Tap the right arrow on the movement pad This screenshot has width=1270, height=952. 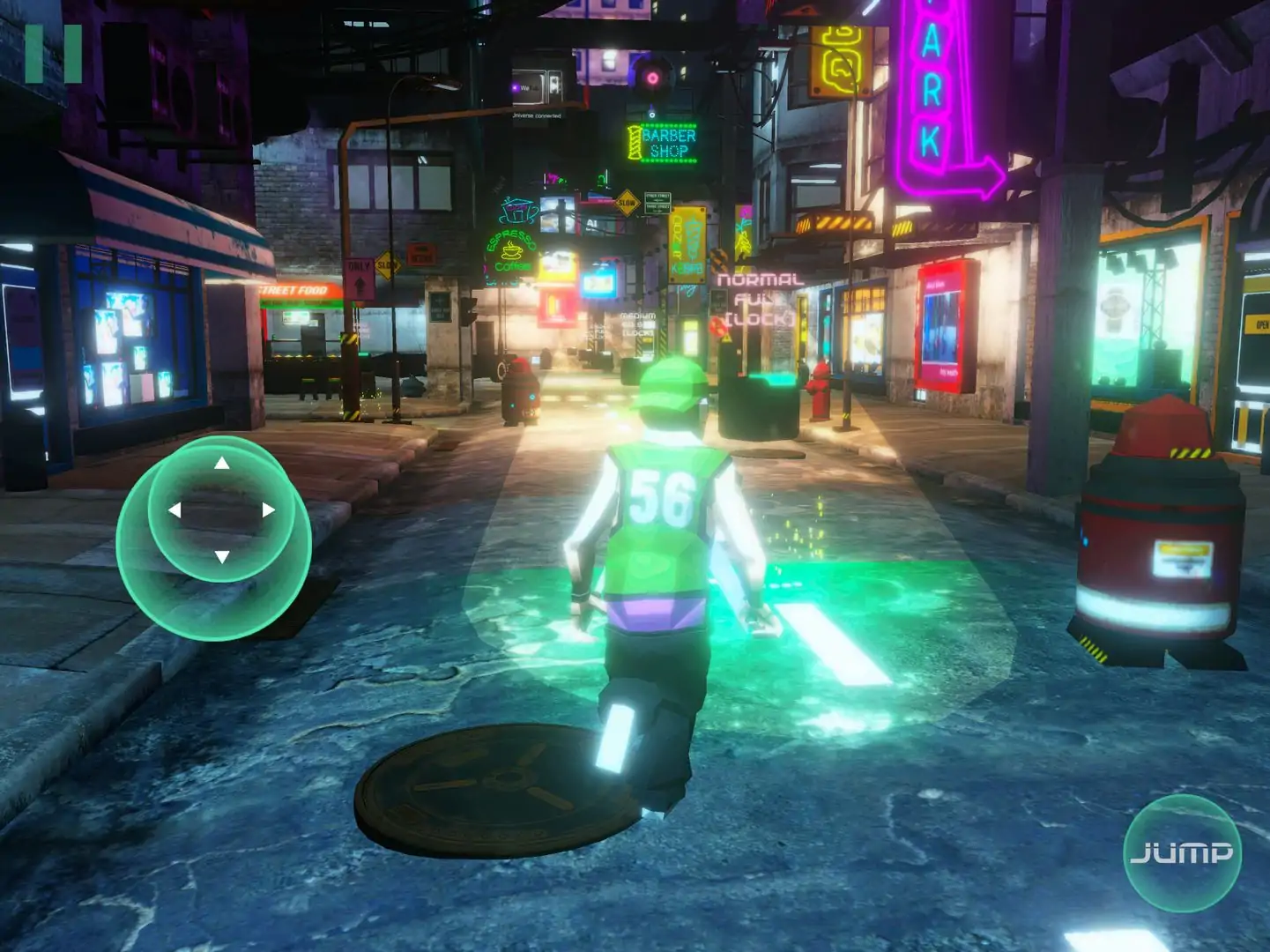click(269, 509)
